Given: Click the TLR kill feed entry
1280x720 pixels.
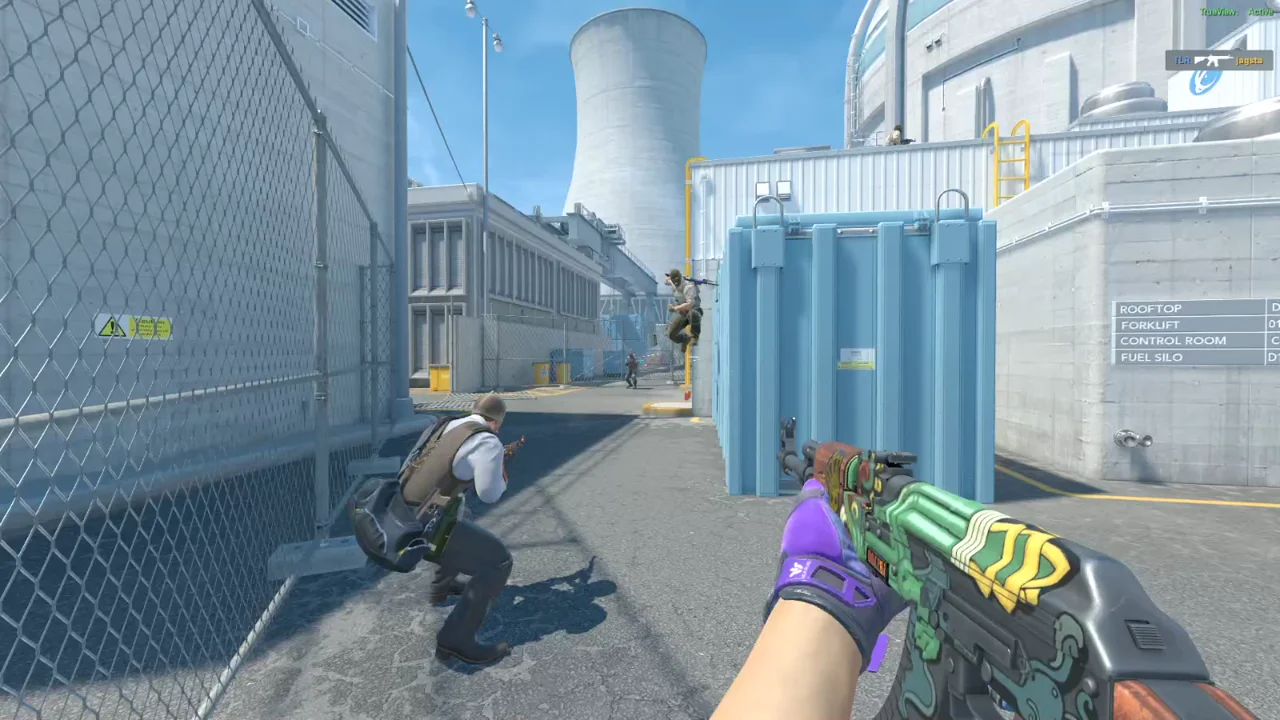Looking at the screenshot, I should pos(1218,60).
